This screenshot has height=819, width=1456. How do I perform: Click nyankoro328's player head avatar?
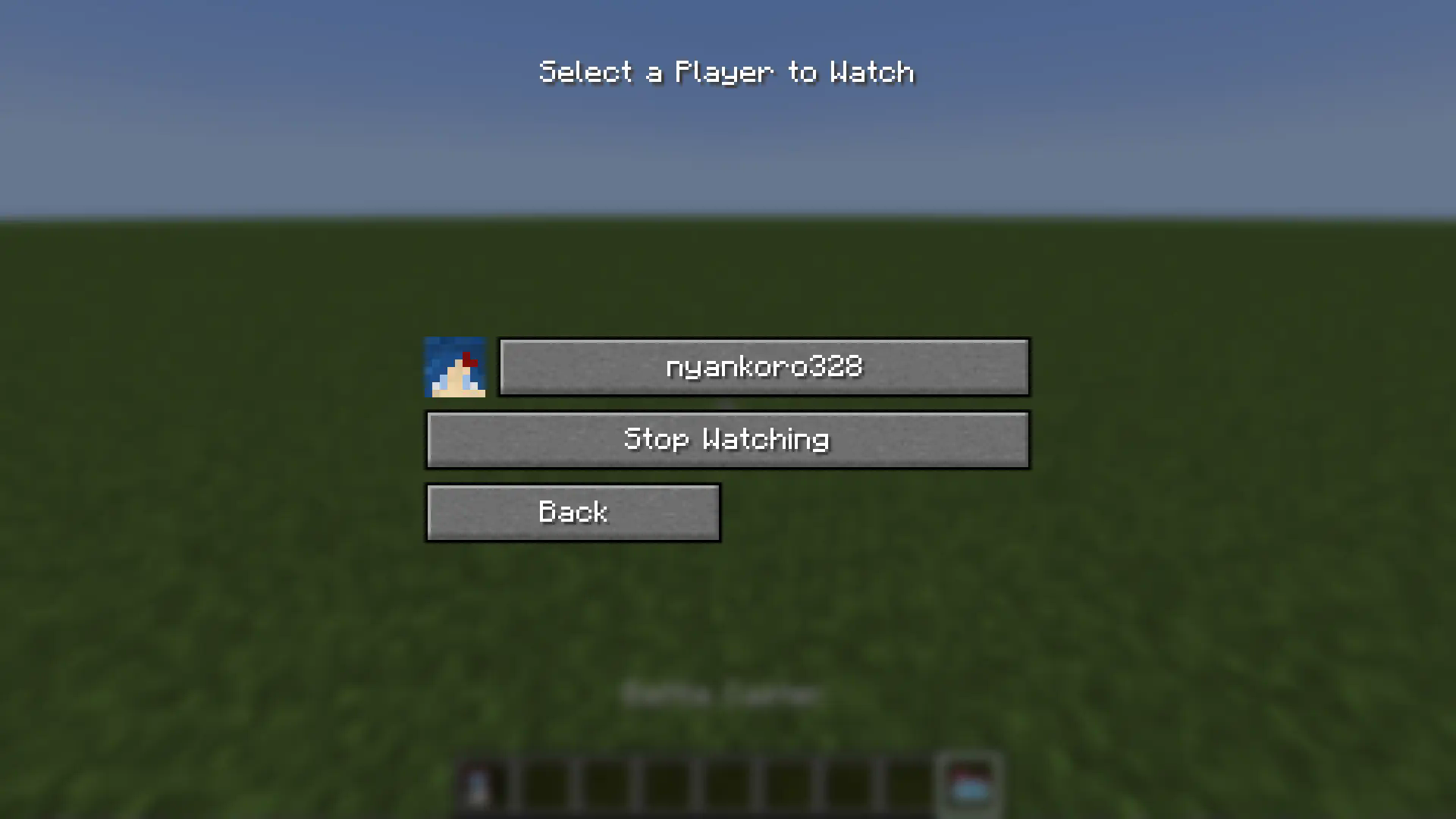(454, 367)
